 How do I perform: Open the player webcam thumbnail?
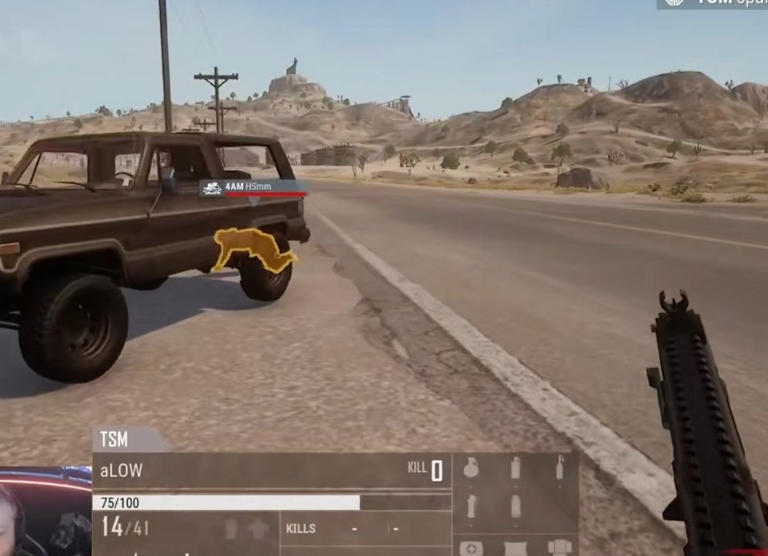pos(45,512)
